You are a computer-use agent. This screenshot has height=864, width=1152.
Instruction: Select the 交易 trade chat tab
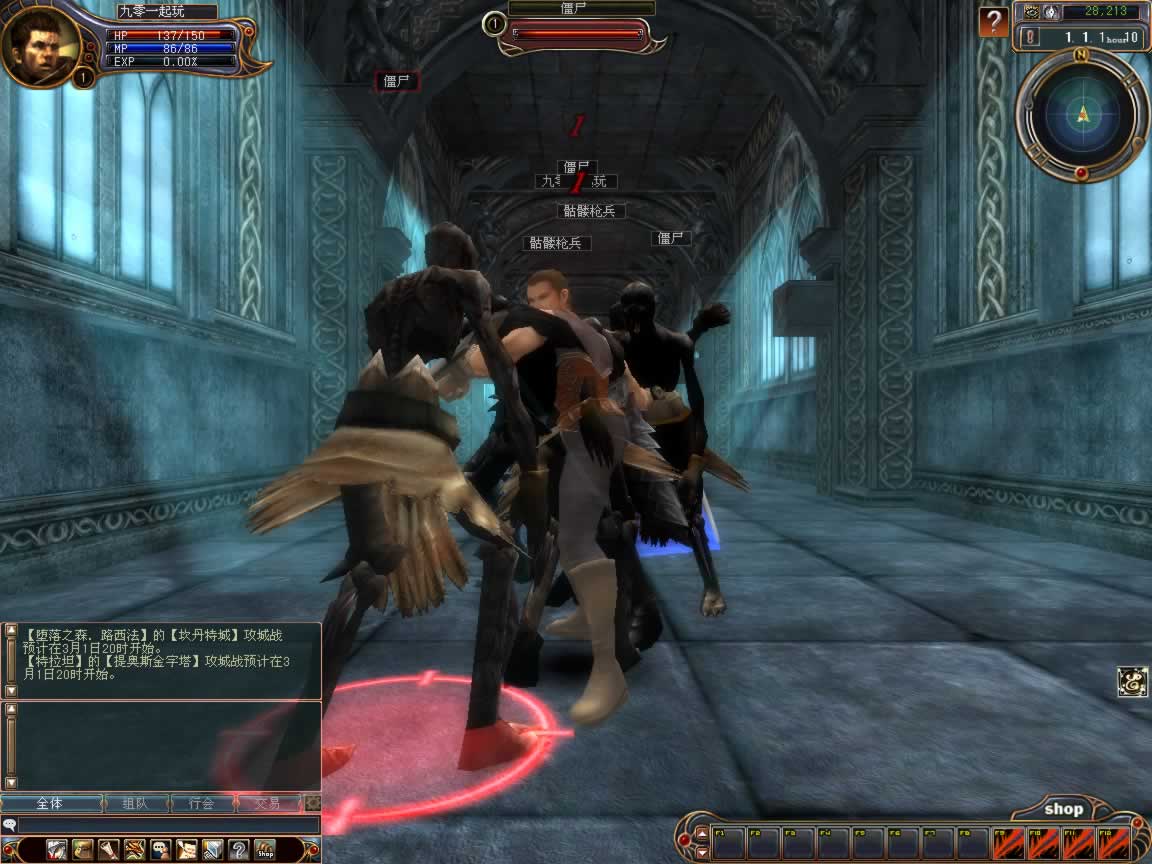click(x=267, y=803)
